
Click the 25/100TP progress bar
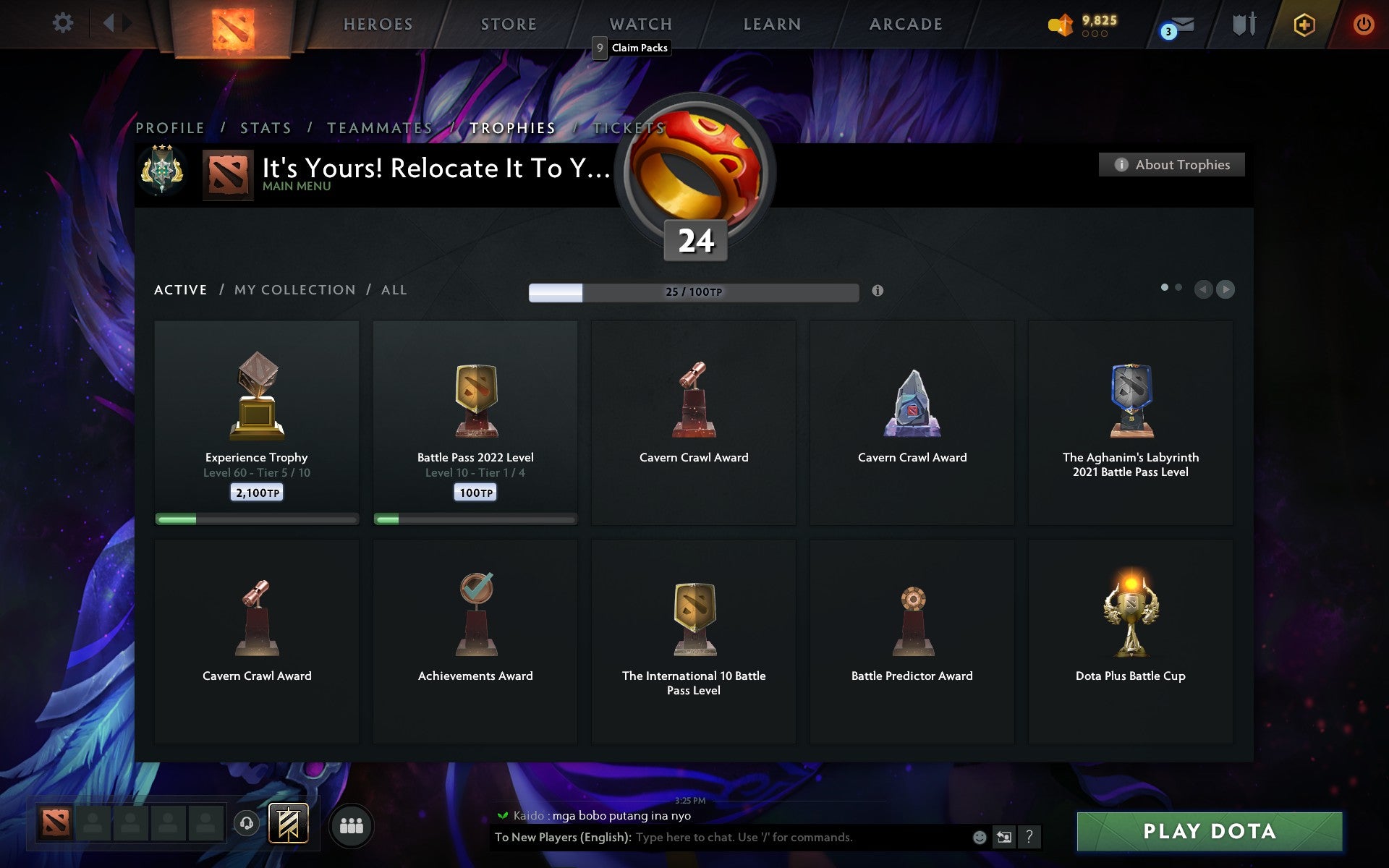click(692, 292)
